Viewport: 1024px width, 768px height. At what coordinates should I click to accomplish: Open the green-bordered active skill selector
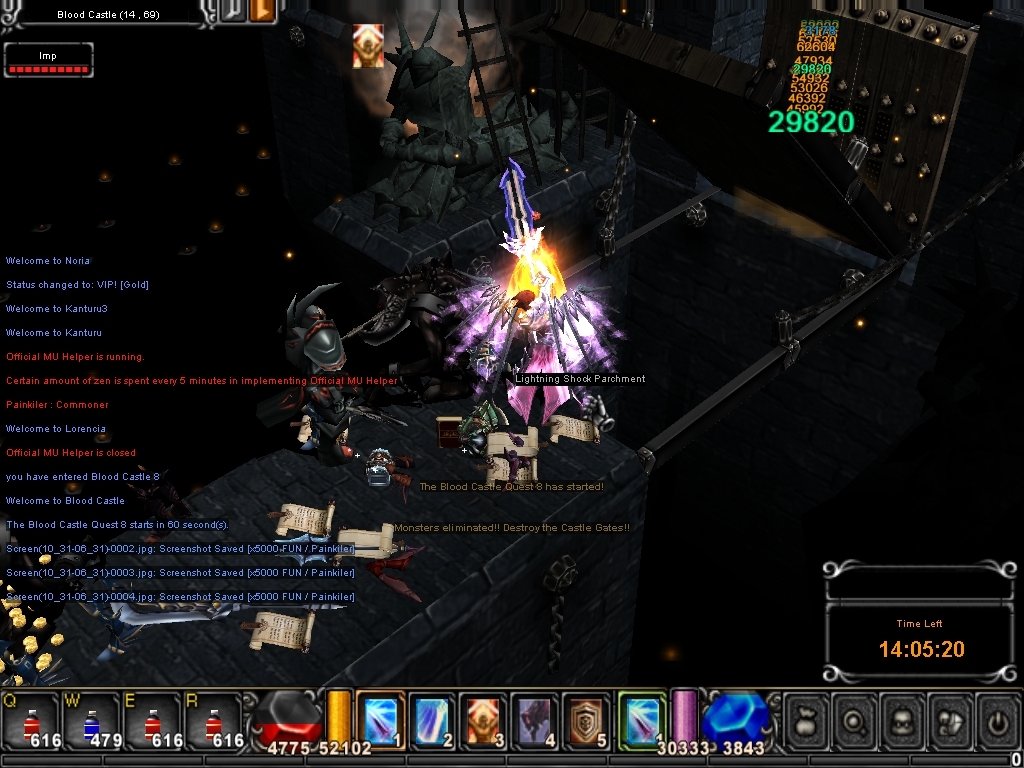(642, 720)
